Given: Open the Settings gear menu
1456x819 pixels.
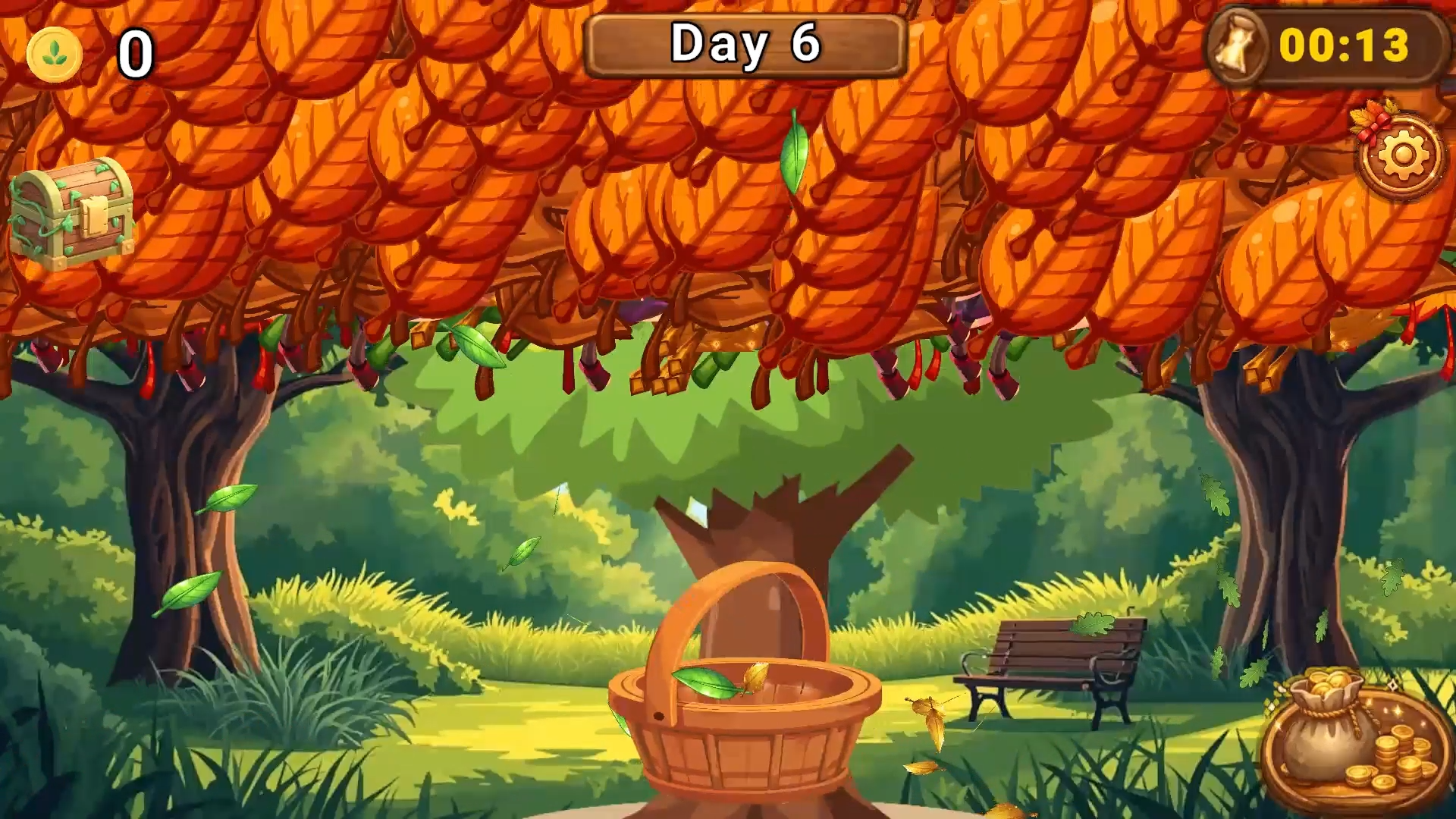Looking at the screenshot, I should coord(1402,154).
